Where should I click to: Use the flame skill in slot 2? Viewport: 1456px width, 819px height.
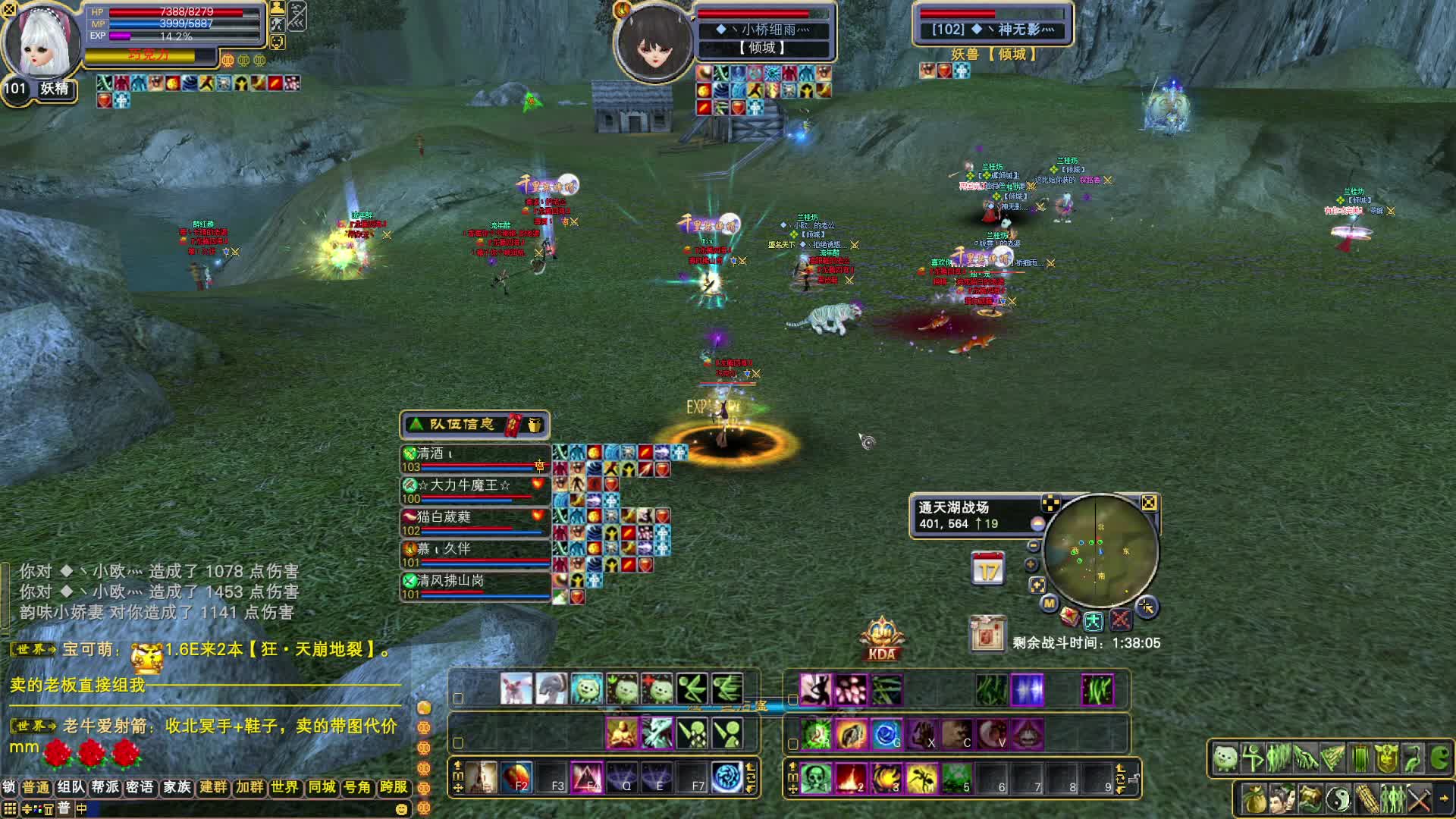(x=851, y=778)
